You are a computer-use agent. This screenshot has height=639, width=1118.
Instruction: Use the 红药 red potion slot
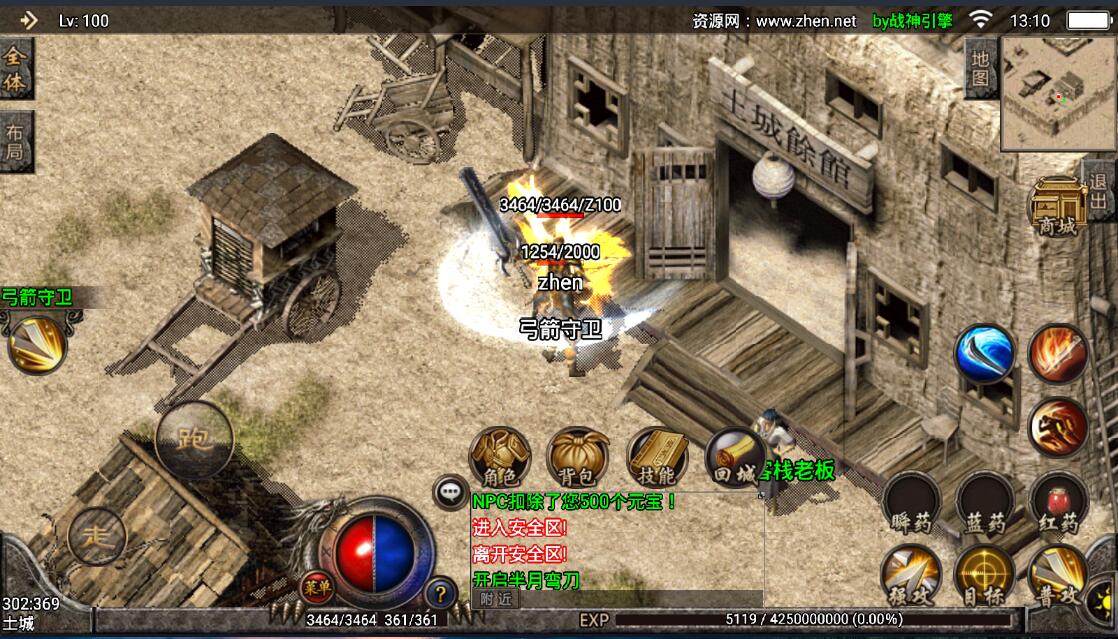pos(1058,503)
